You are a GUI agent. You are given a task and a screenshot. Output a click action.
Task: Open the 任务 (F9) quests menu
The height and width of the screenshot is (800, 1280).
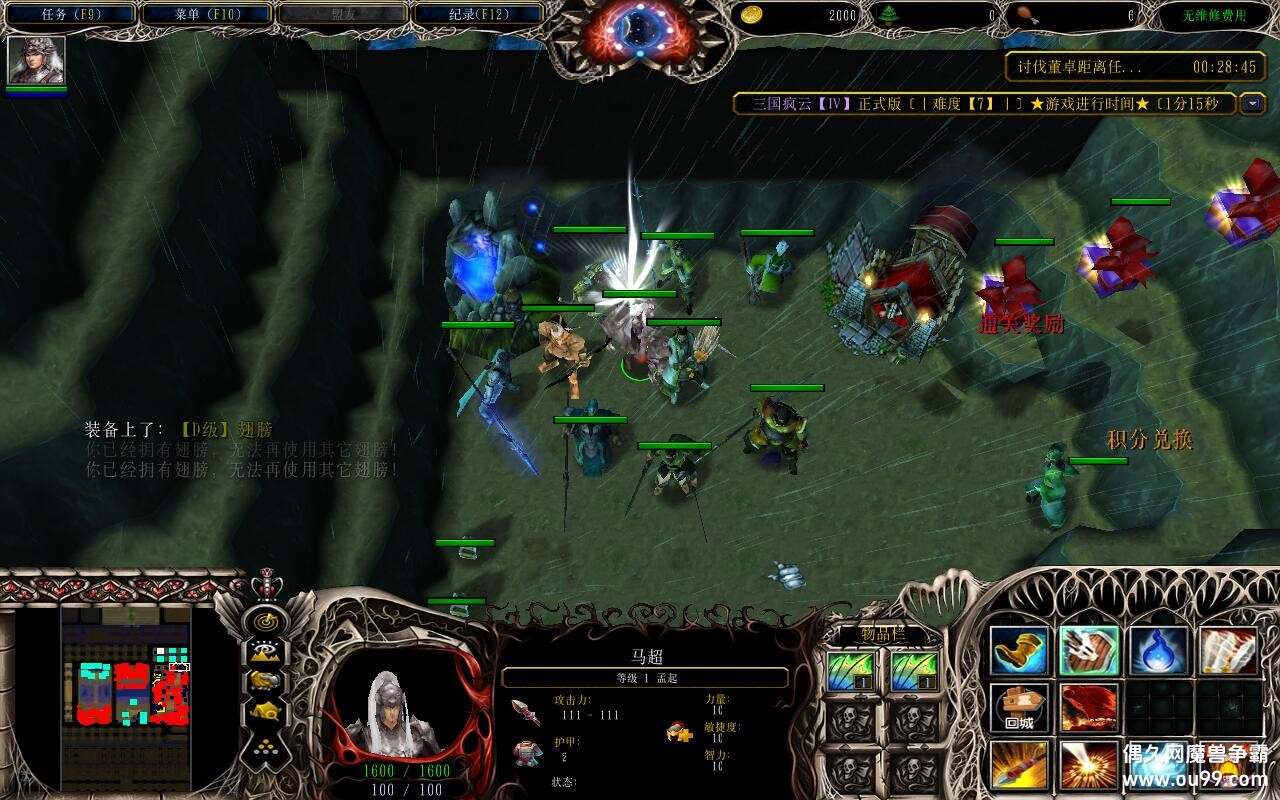click(70, 14)
